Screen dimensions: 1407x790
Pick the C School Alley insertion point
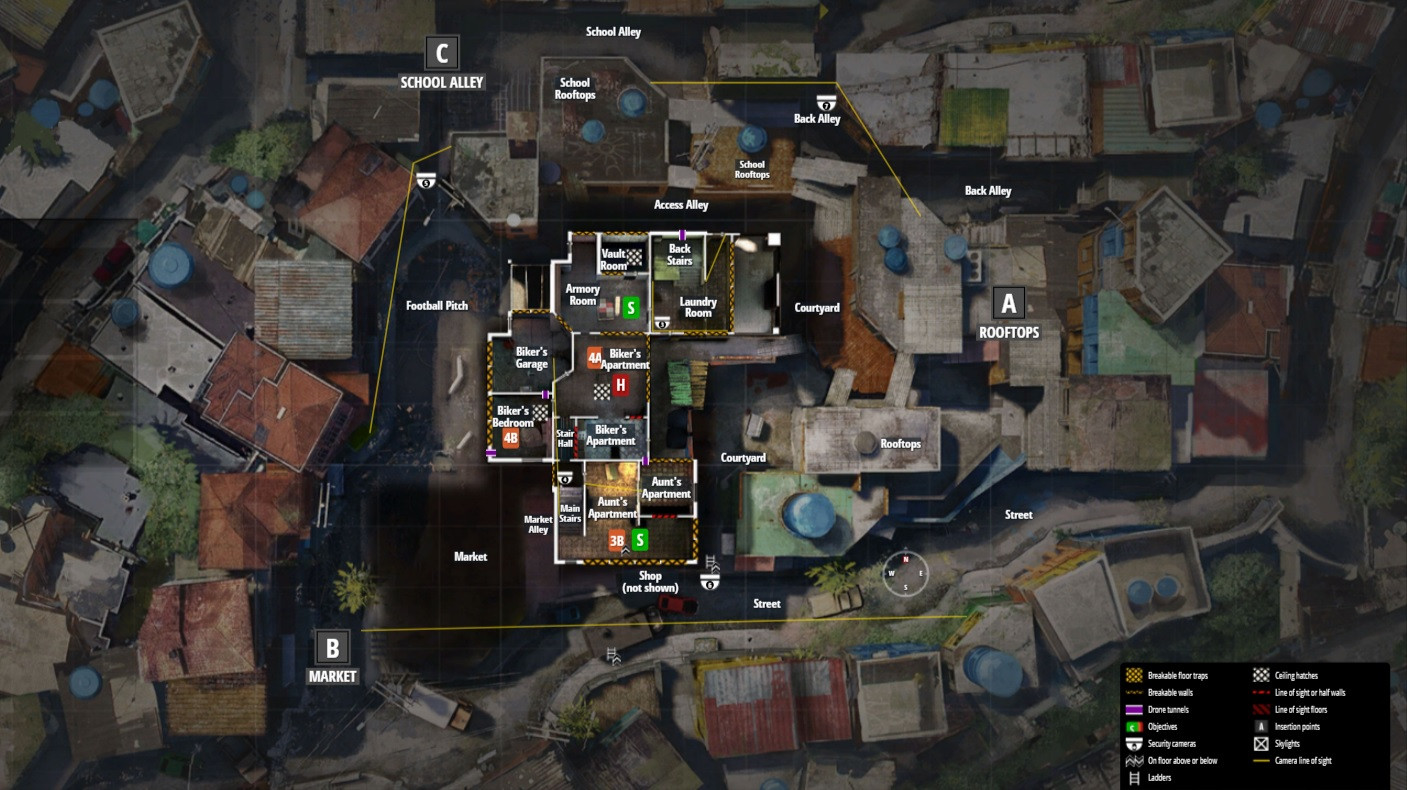[441, 52]
